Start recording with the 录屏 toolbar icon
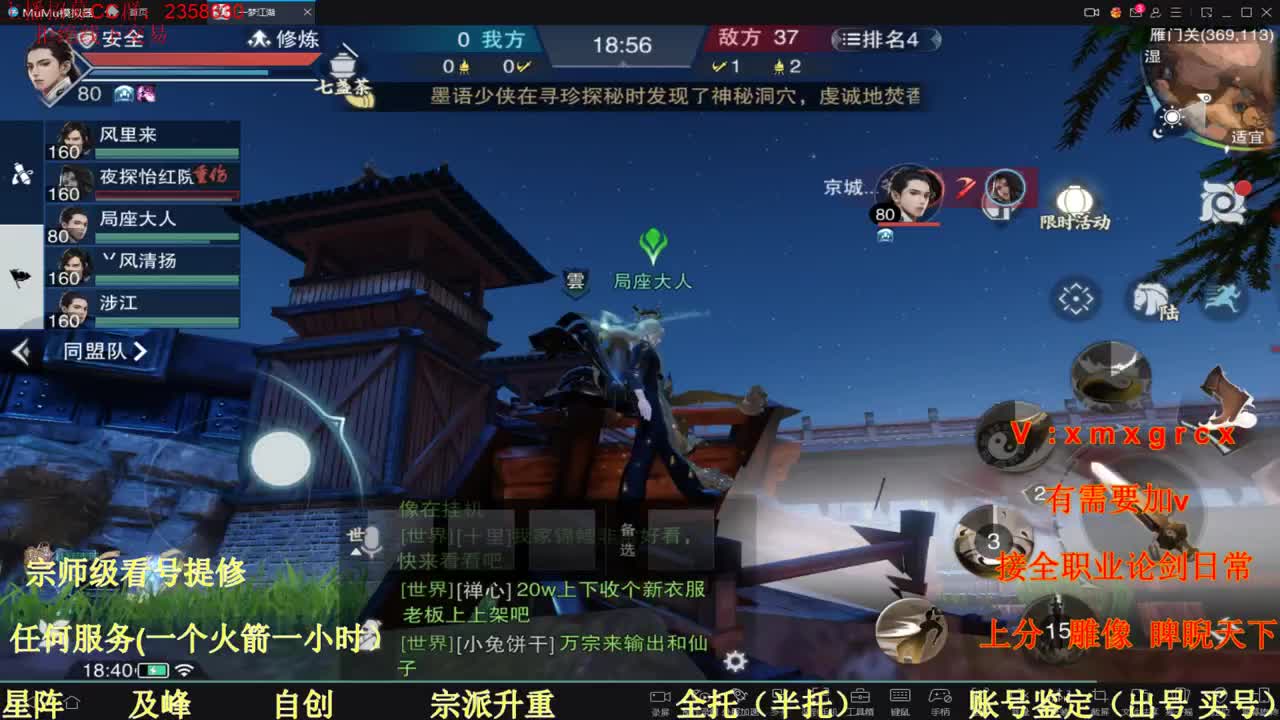The width and height of the screenshot is (1280, 720). 658,697
